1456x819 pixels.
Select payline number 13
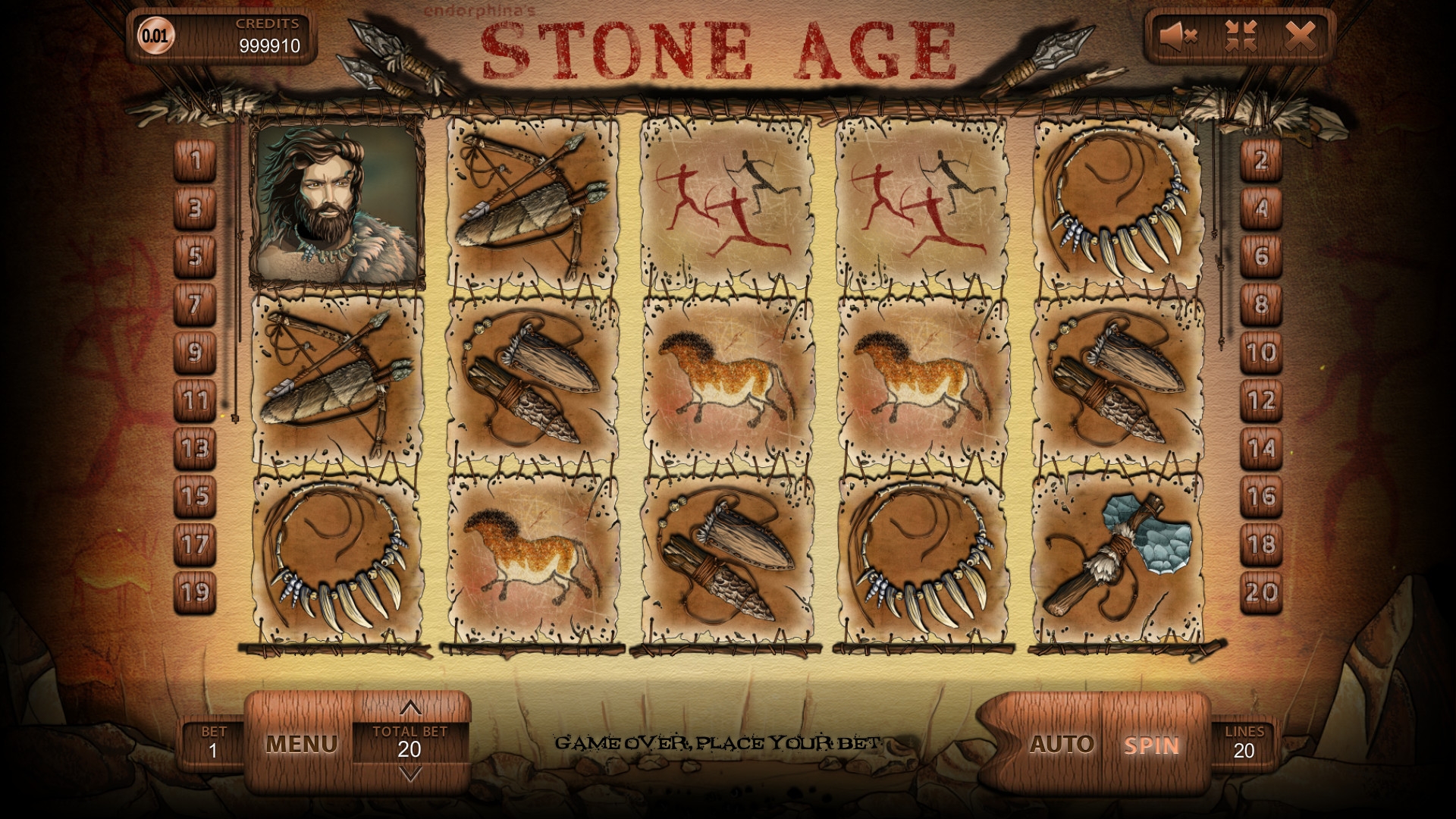[x=196, y=448]
